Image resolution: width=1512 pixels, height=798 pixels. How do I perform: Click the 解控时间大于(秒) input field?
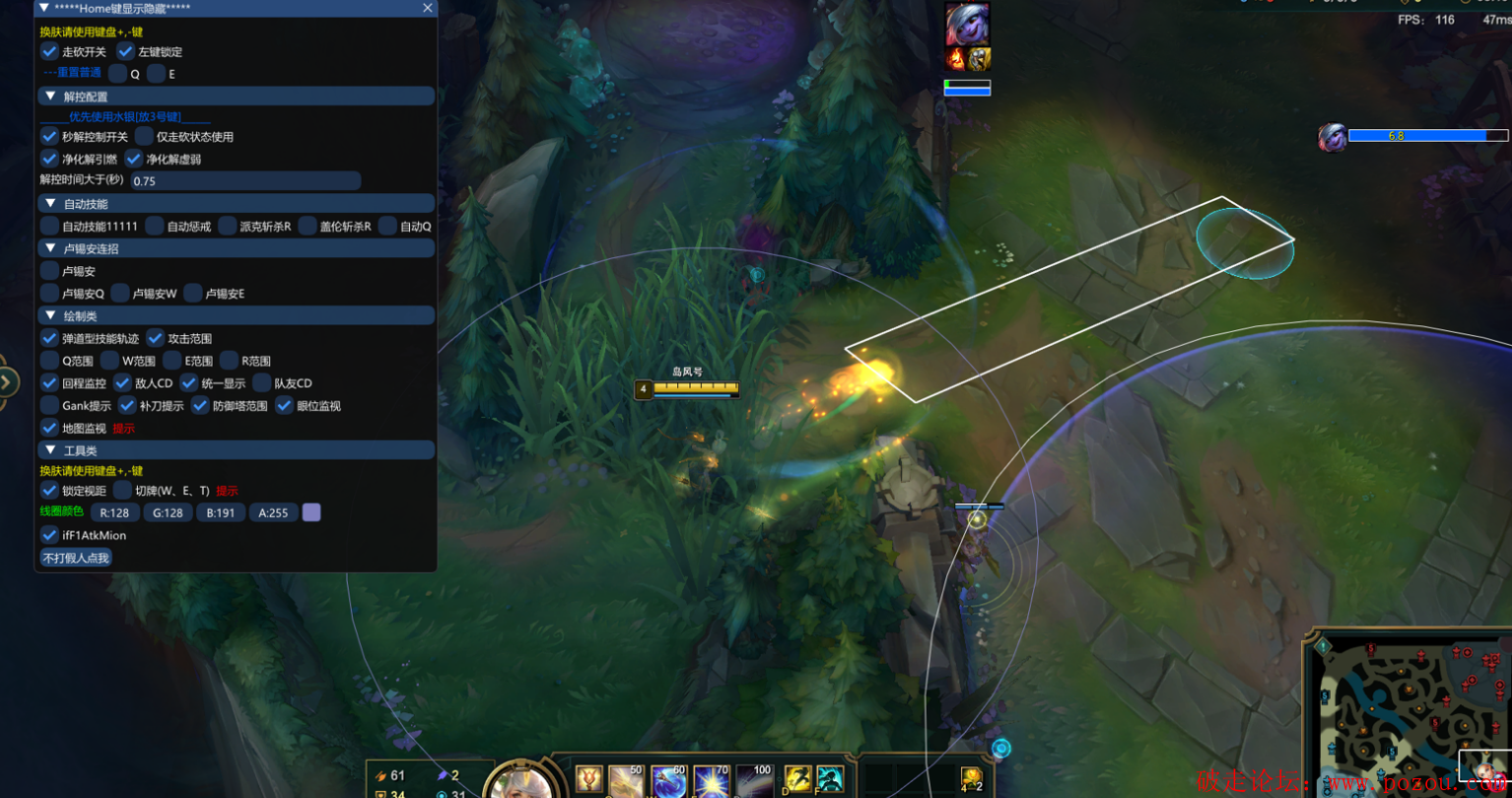tap(245, 181)
